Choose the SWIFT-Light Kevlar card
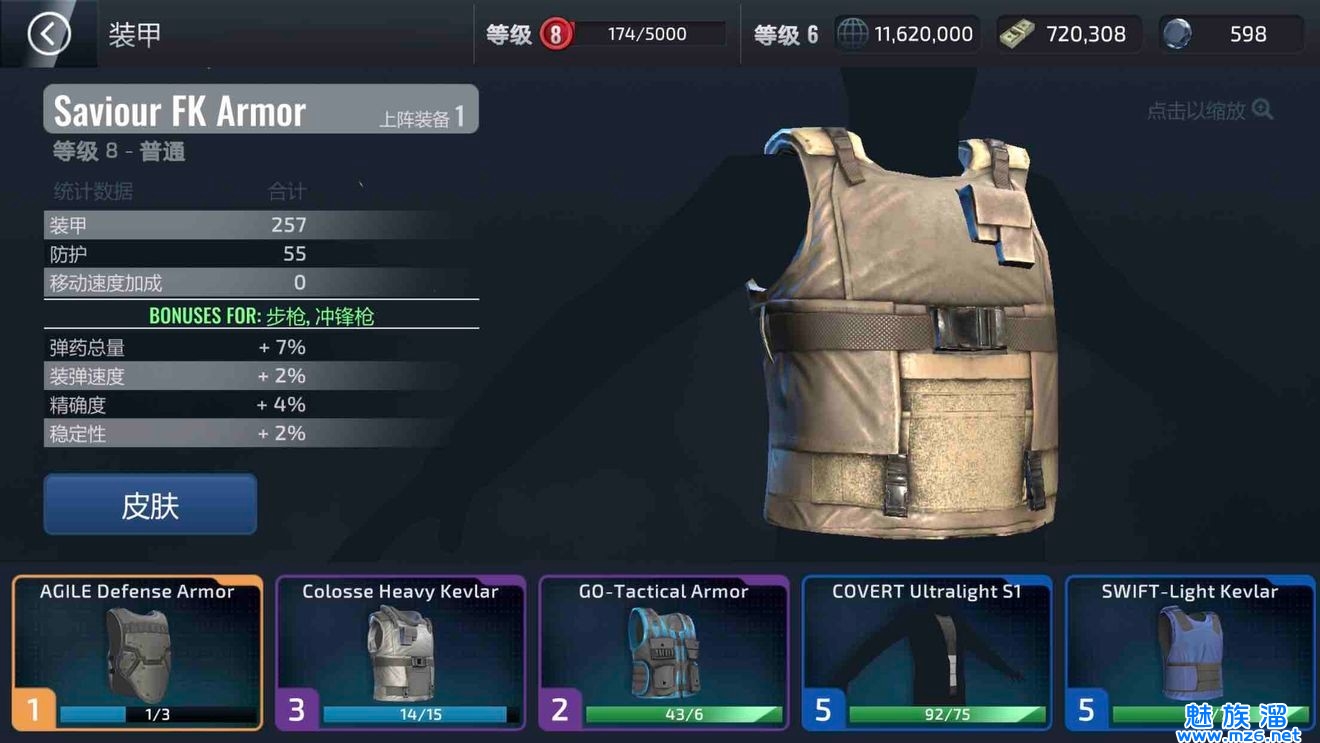Viewport: 1320px width, 743px height. tap(1190, 652)
